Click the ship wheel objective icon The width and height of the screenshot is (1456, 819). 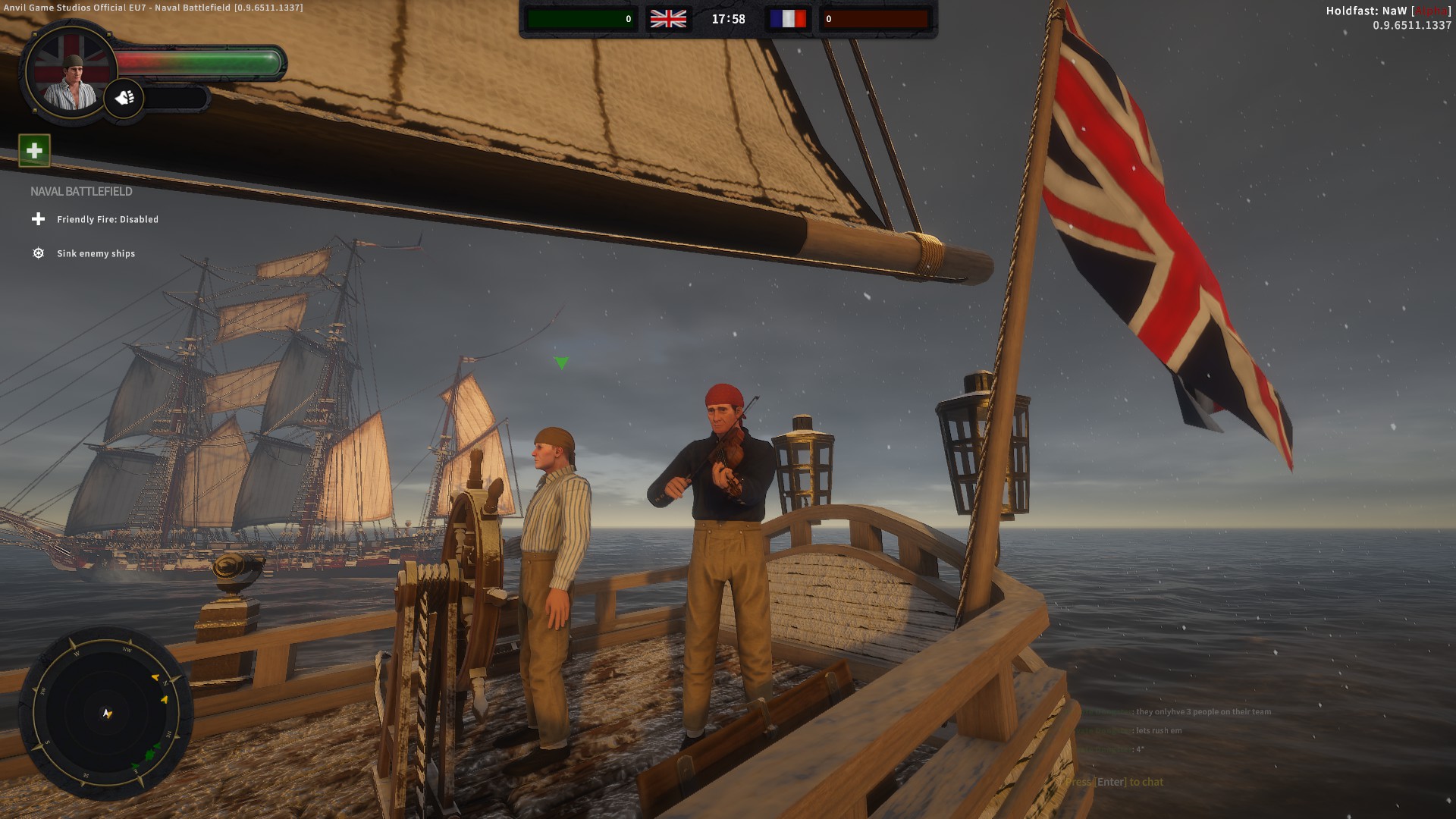tap(37, 253)
